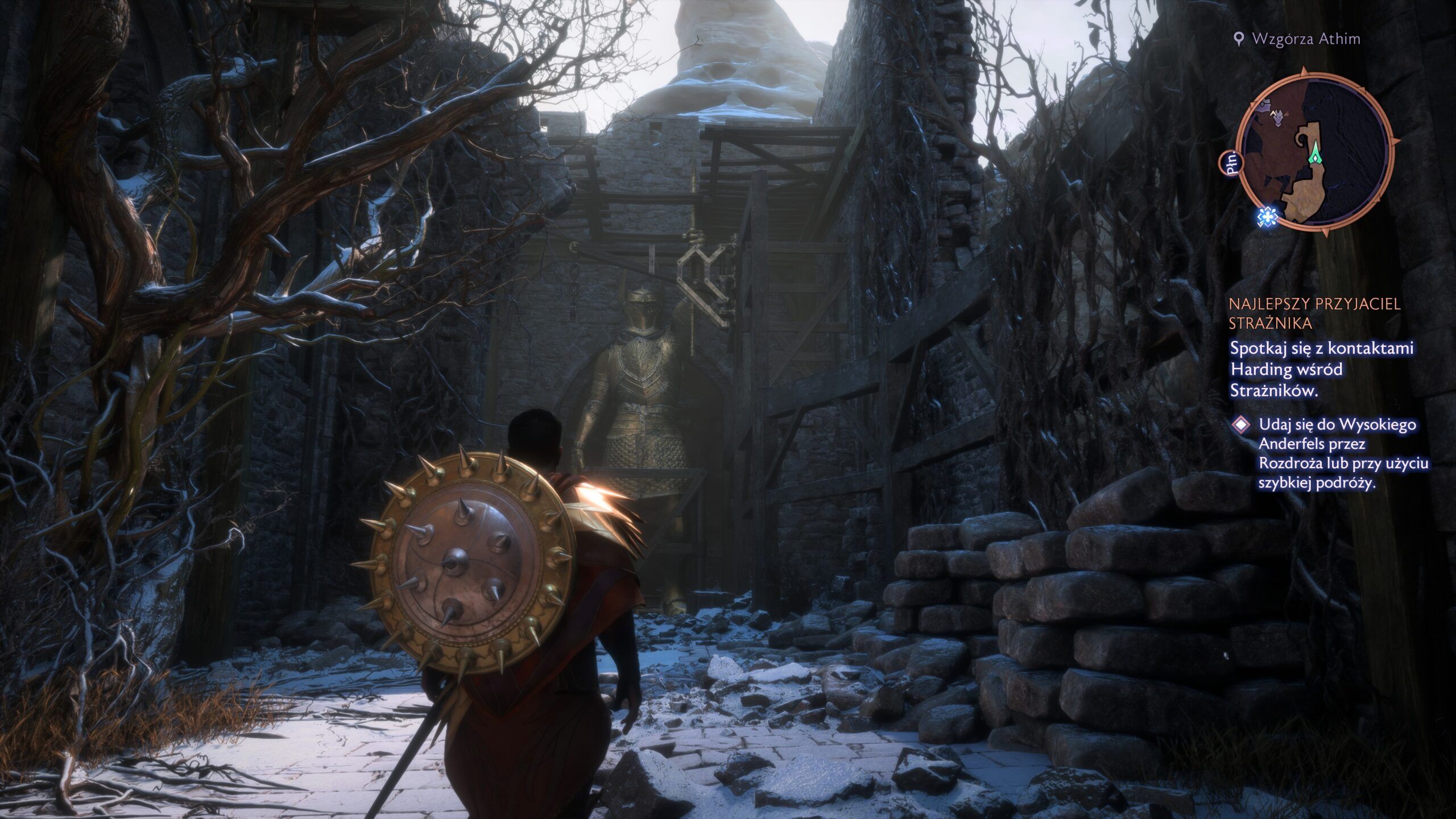Screen dimensions: 1456x819
Task: Click the dragon icon on the minimap
Action: [x=1278, y=117]
